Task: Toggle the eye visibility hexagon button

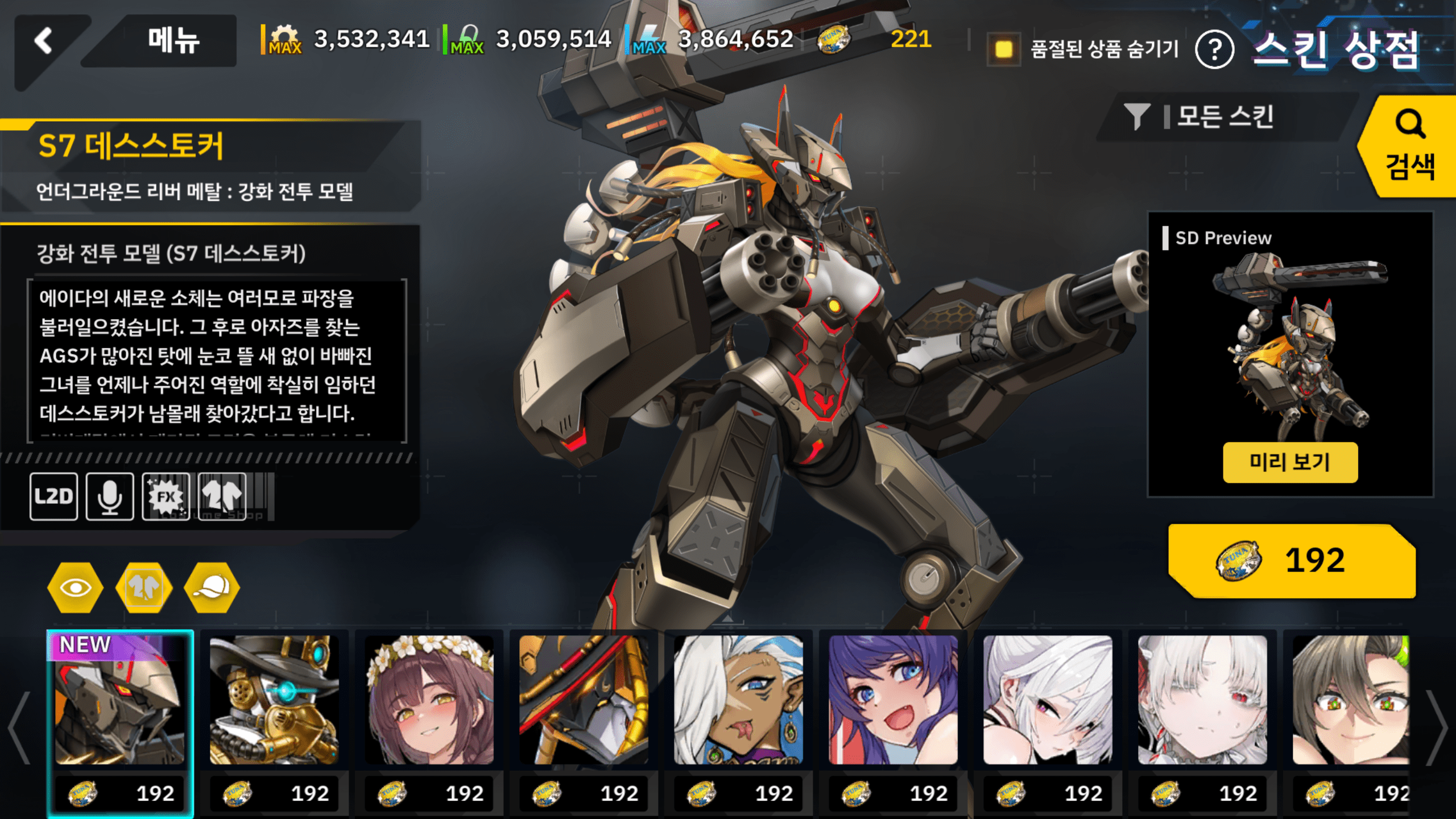Action: 76,588
